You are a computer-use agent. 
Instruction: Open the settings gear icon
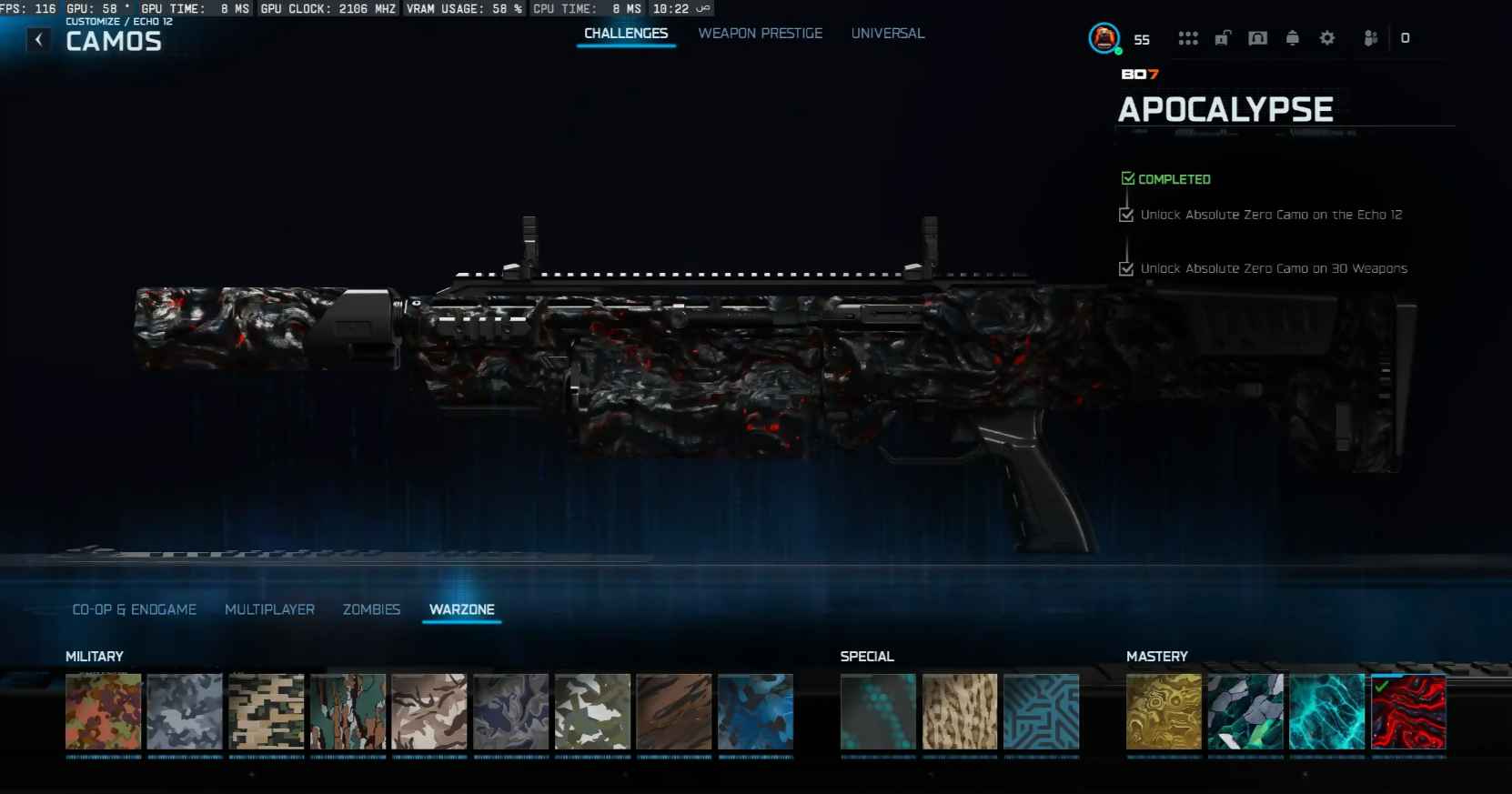[1327, 38]
